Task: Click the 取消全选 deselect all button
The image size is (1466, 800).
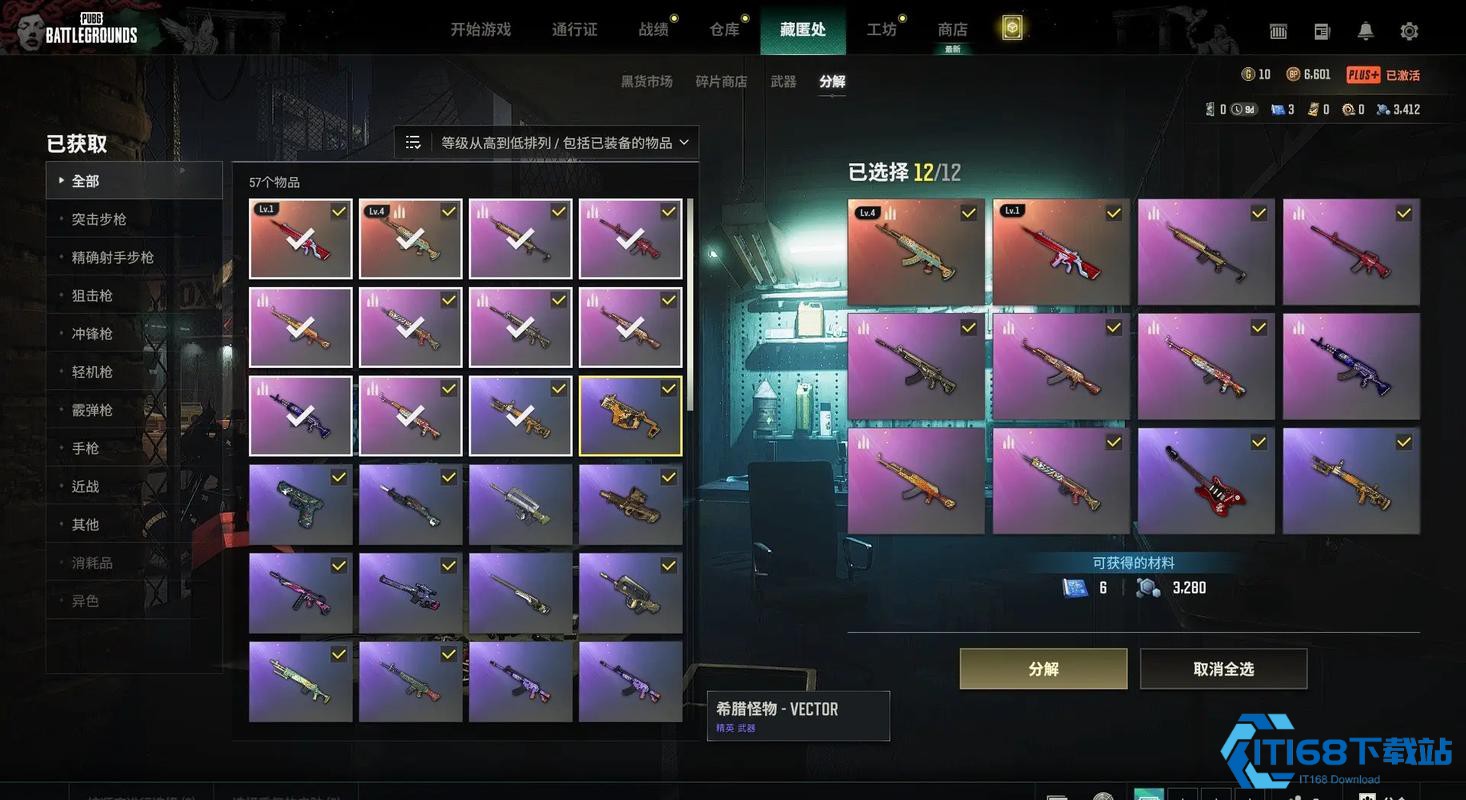Action: pos(1225,668)
